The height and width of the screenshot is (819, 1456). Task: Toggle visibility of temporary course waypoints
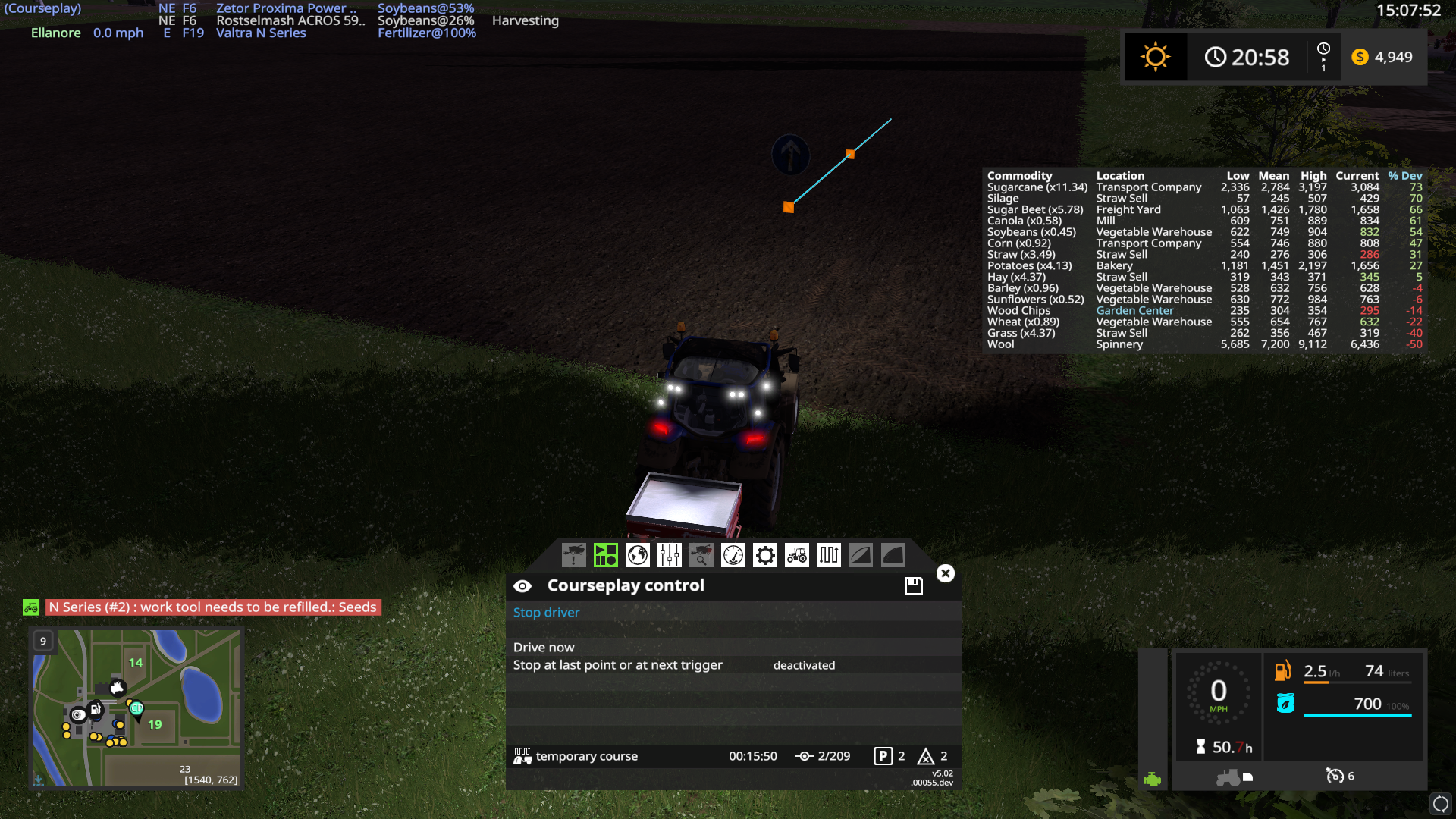click(x=522, y=755)
